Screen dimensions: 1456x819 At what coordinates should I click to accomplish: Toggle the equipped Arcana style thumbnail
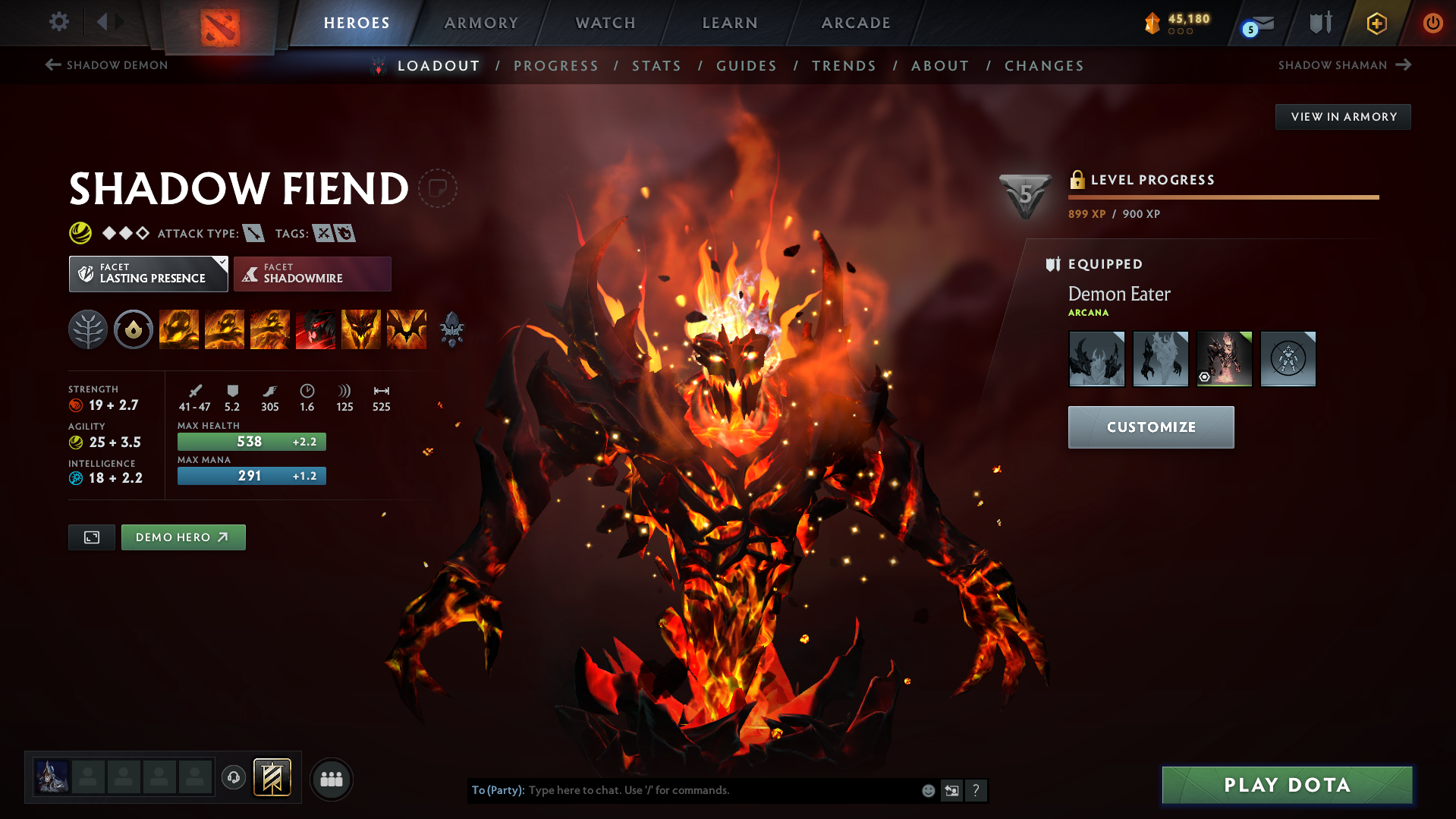pos(1224,358)
